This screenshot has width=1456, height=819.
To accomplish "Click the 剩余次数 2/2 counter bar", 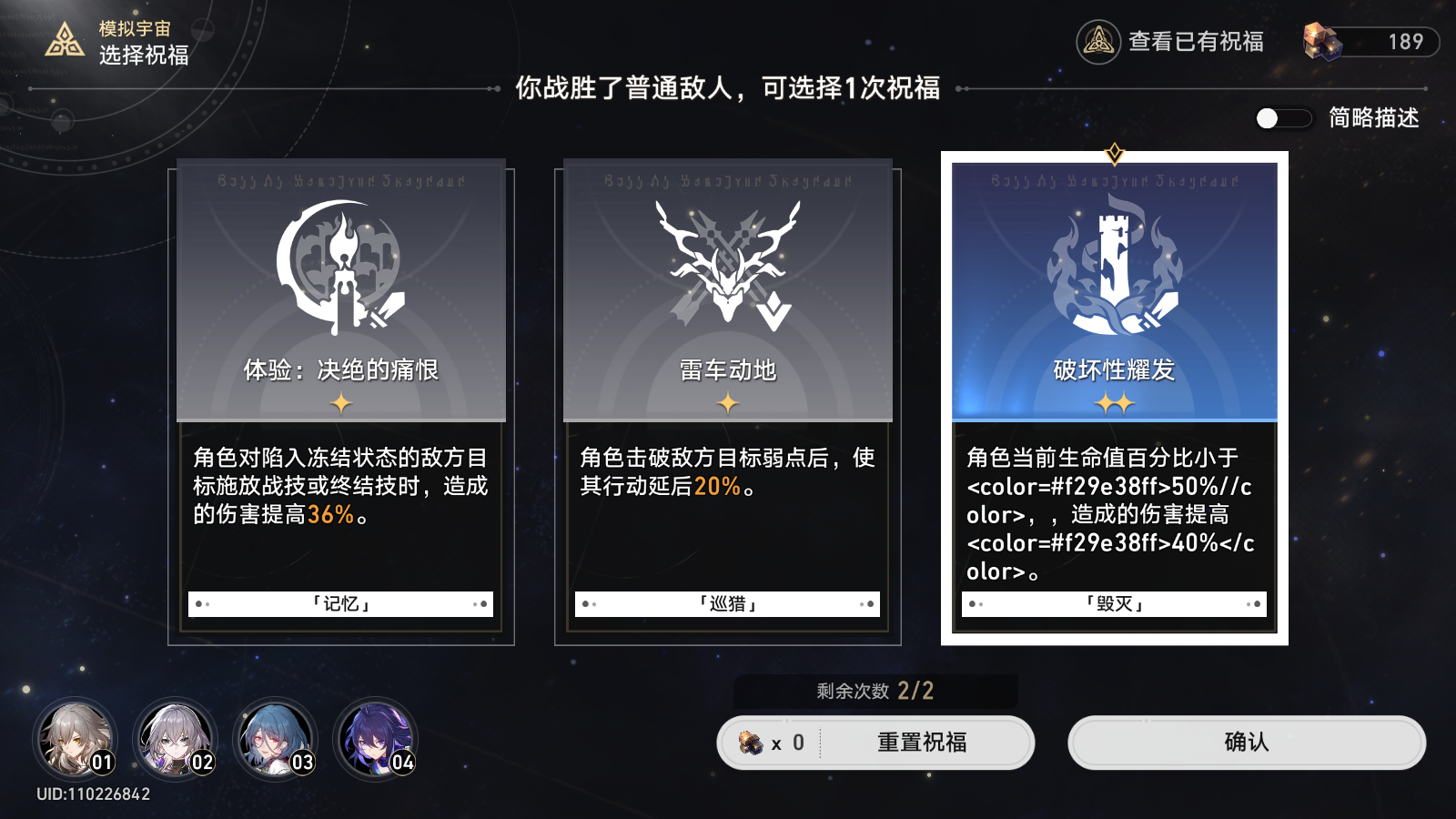I will tap(875, 690).
